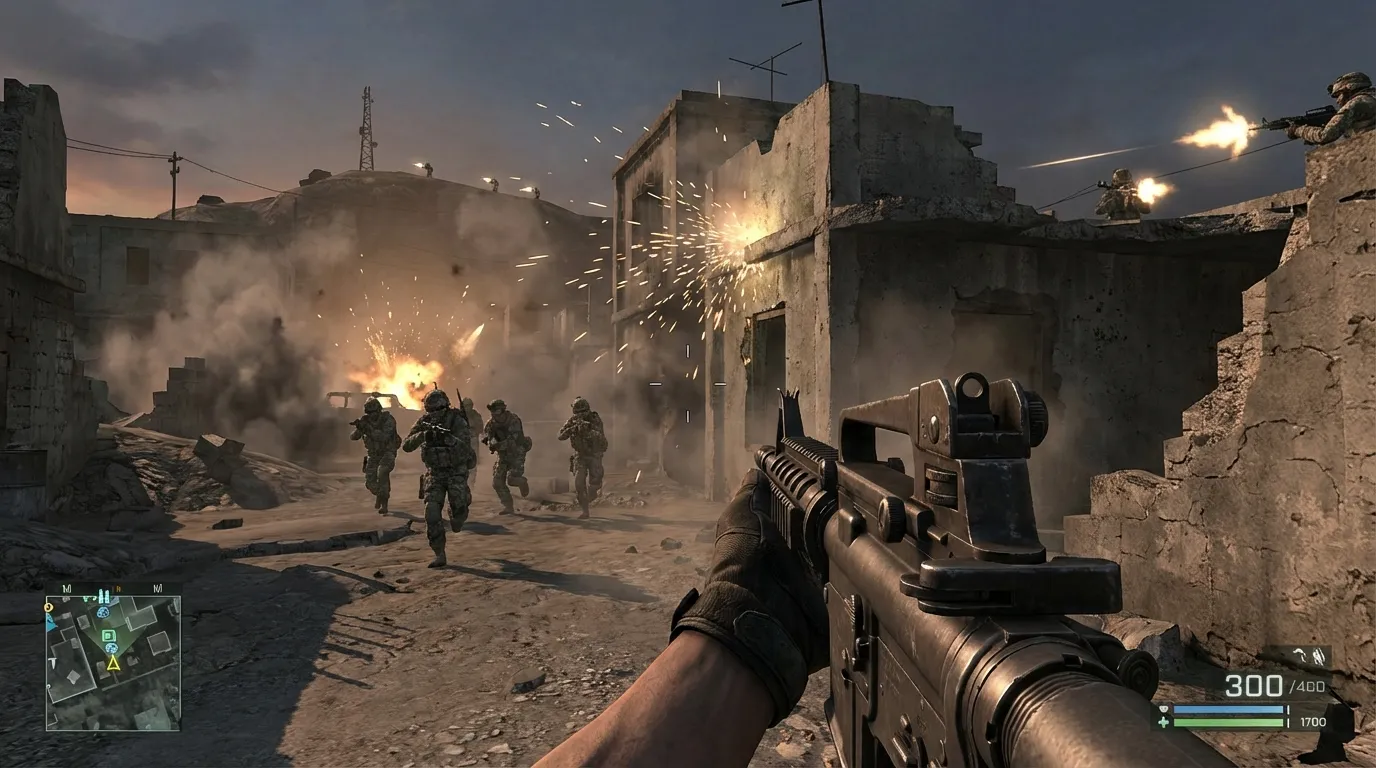Click the fire-mode arrow icon above ammo counter
This screenshot has width=1376, height=768.
(x=1298, y=654)
